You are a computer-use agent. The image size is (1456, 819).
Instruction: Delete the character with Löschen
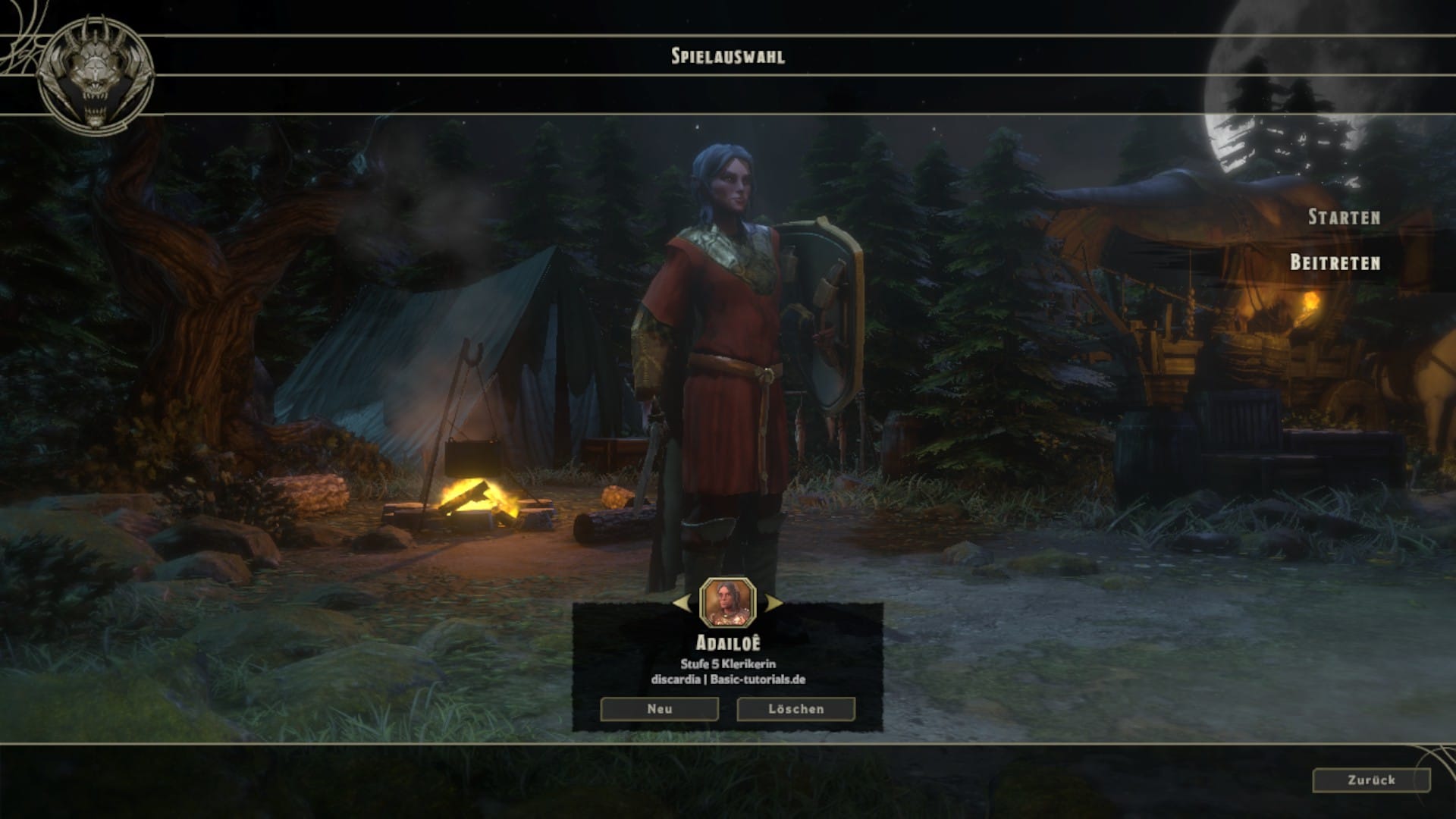click(x=795, y=709)
